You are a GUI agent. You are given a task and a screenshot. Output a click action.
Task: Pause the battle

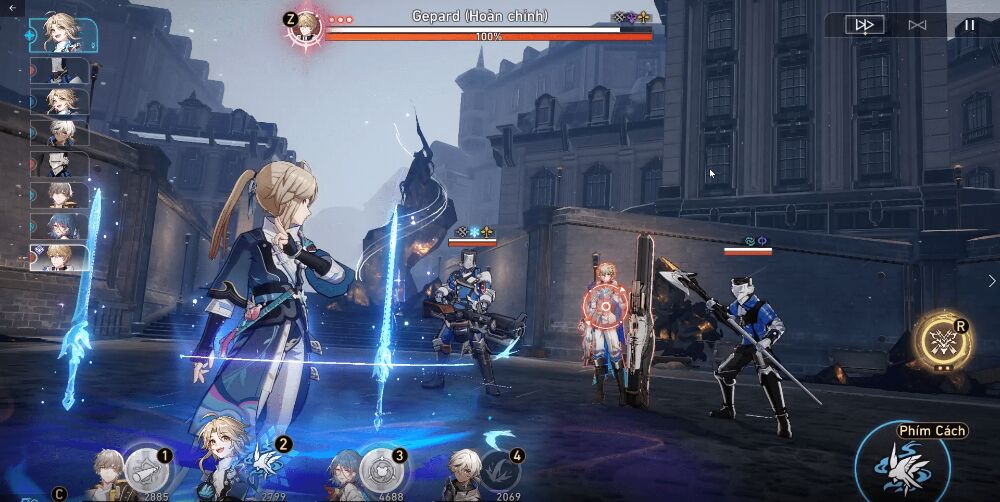(x=969, y=25)
